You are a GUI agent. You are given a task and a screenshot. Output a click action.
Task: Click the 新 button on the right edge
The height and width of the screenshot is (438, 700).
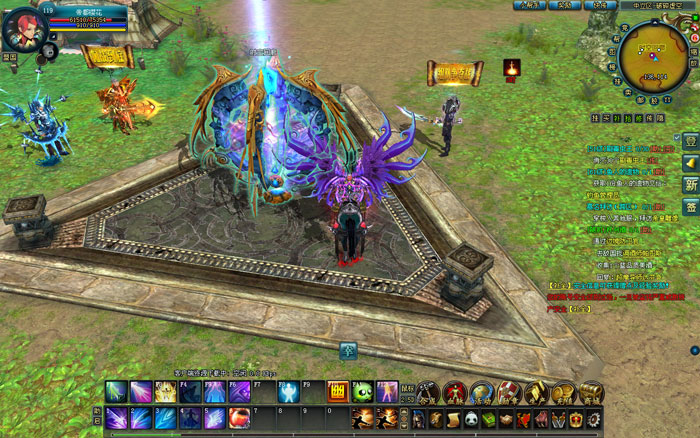[x=690, y=184]
